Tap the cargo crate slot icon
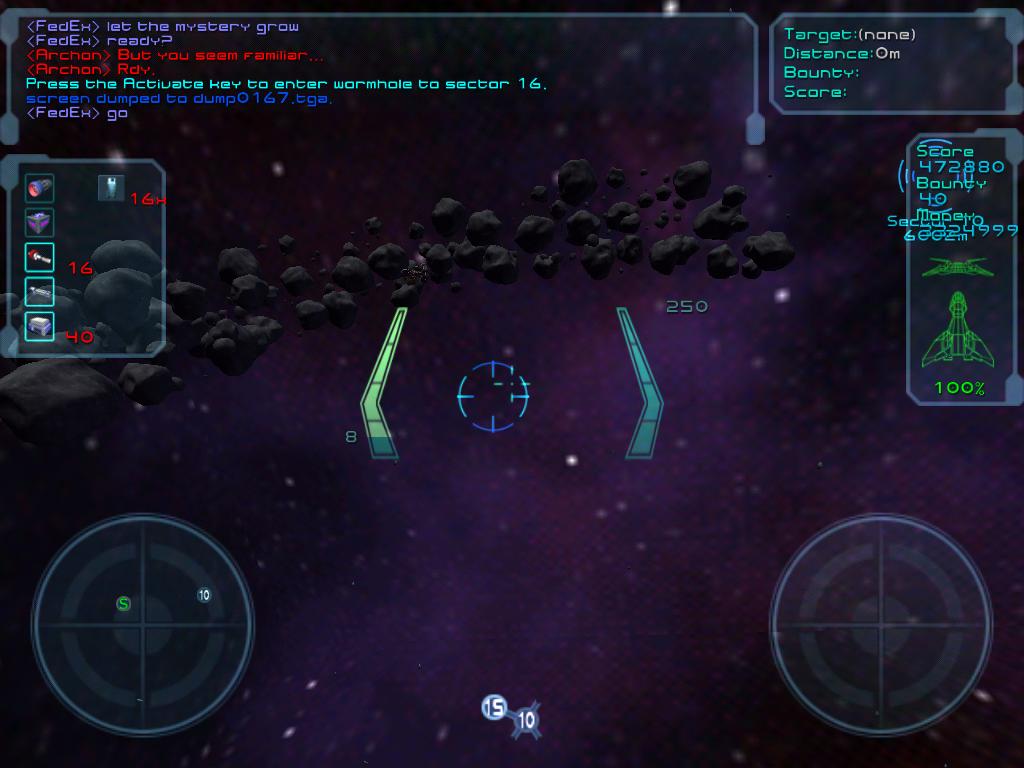Viewport: 1024px width, 768px height. click(x=40, y=326)
